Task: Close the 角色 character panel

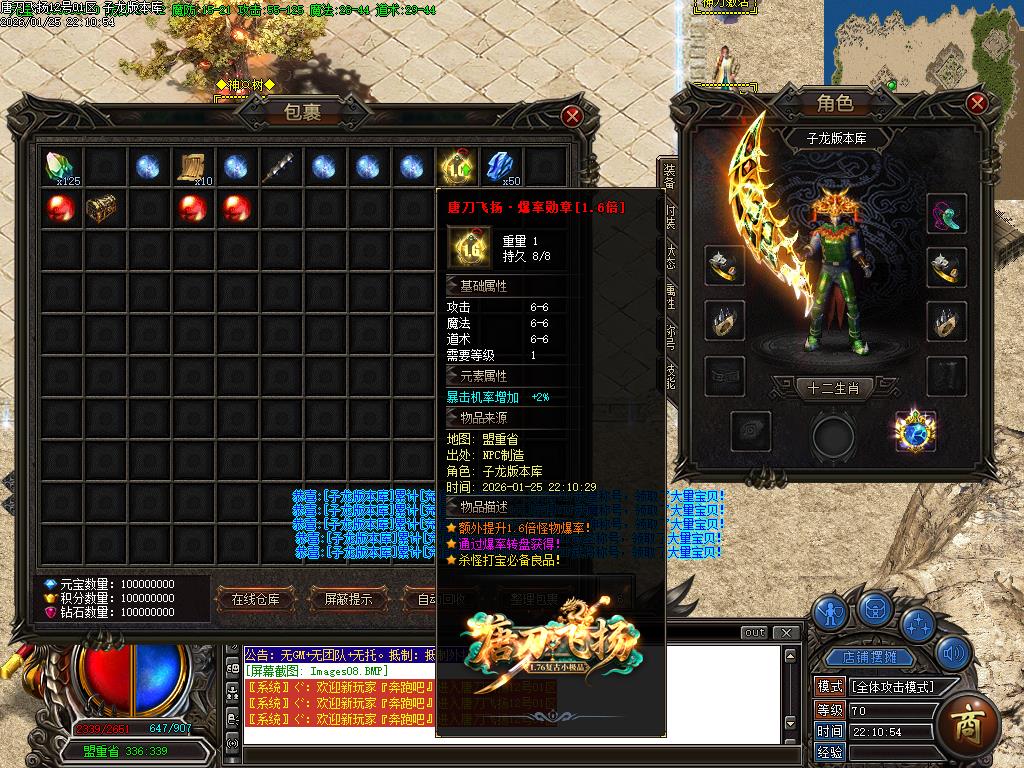Action: (x=977, y=103)
